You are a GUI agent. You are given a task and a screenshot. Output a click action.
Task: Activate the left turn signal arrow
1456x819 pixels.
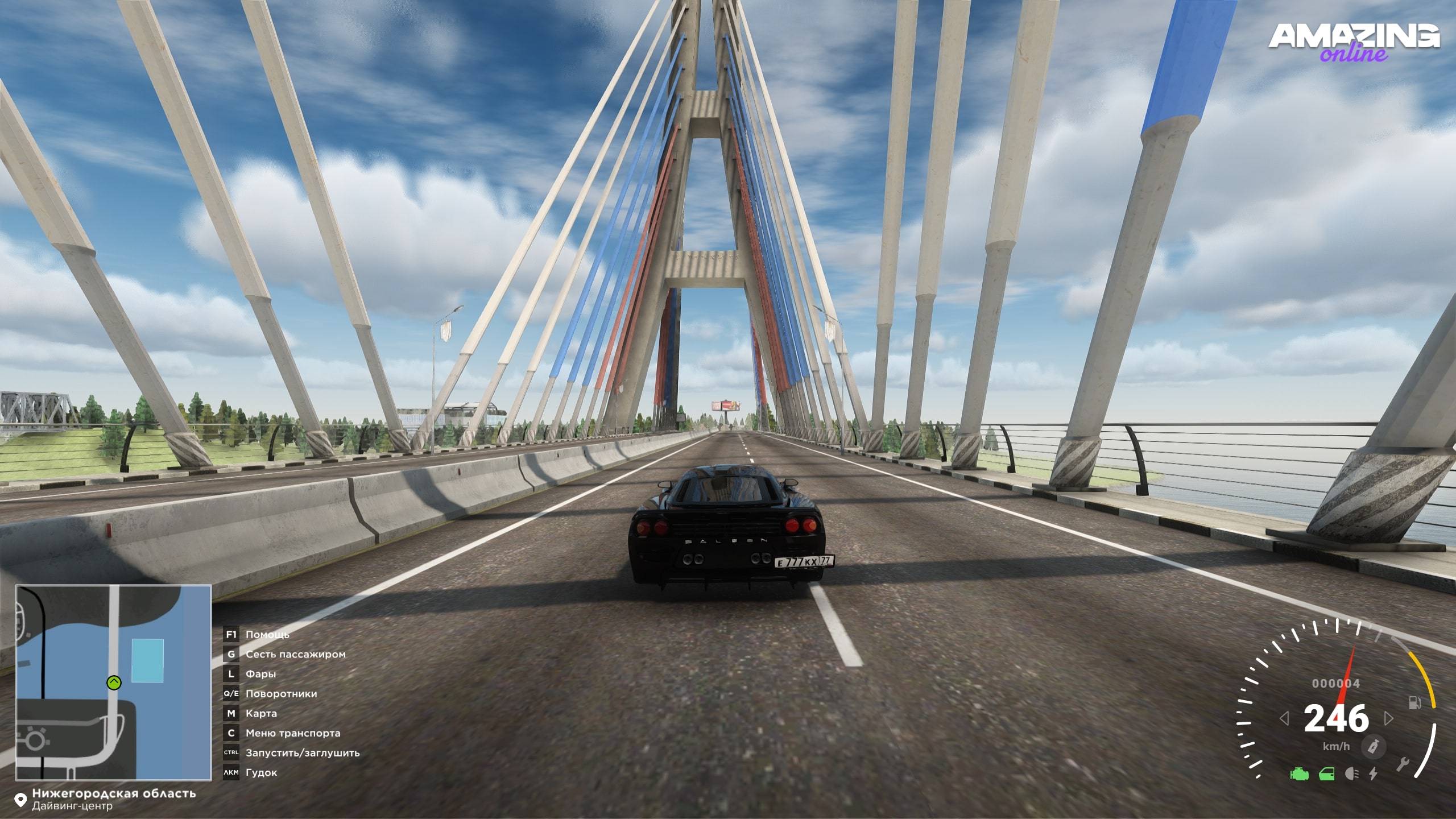pos(1284,719)
